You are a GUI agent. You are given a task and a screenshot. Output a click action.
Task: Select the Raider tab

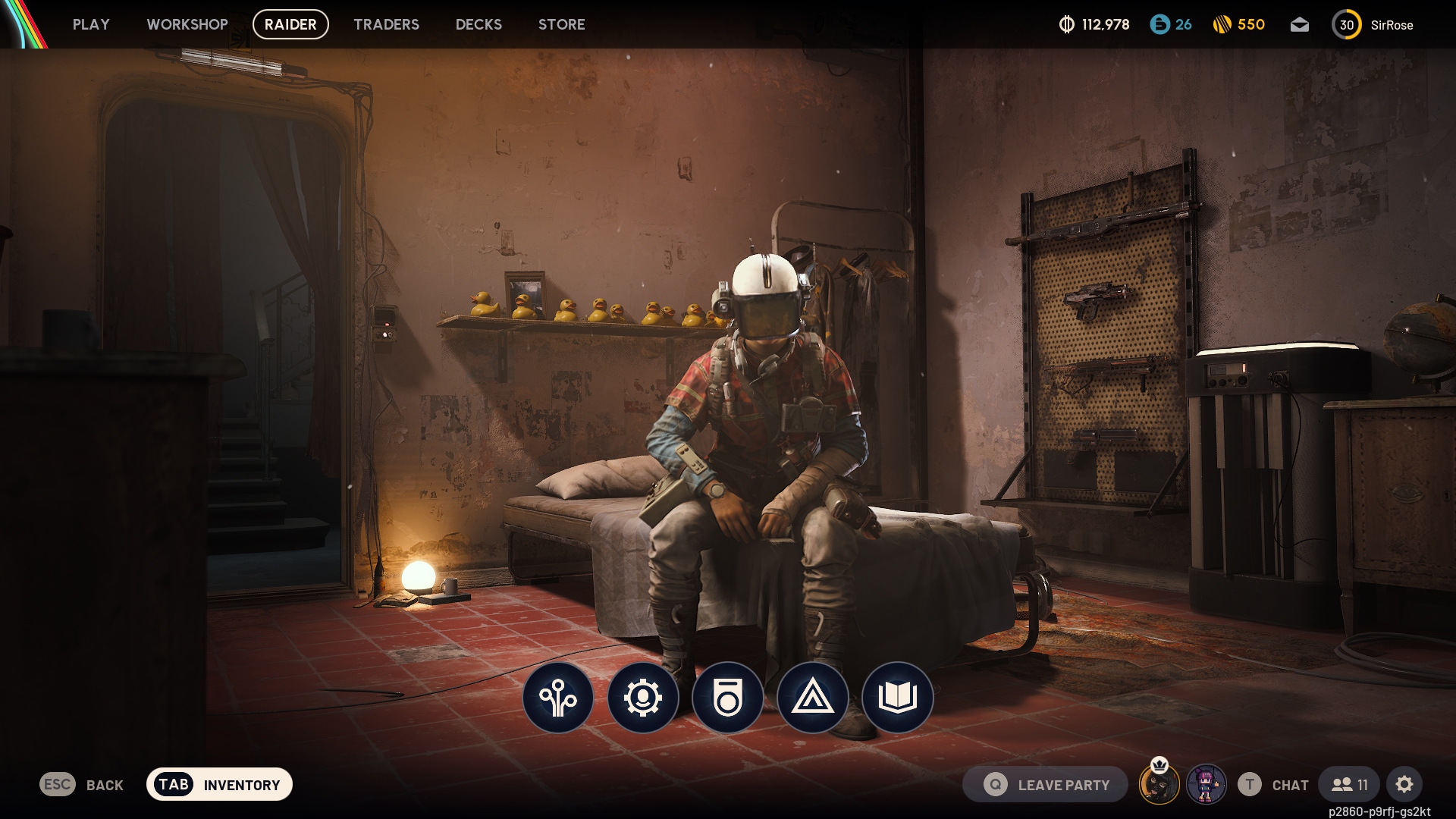pyautogui.click(x=290, y=24)
